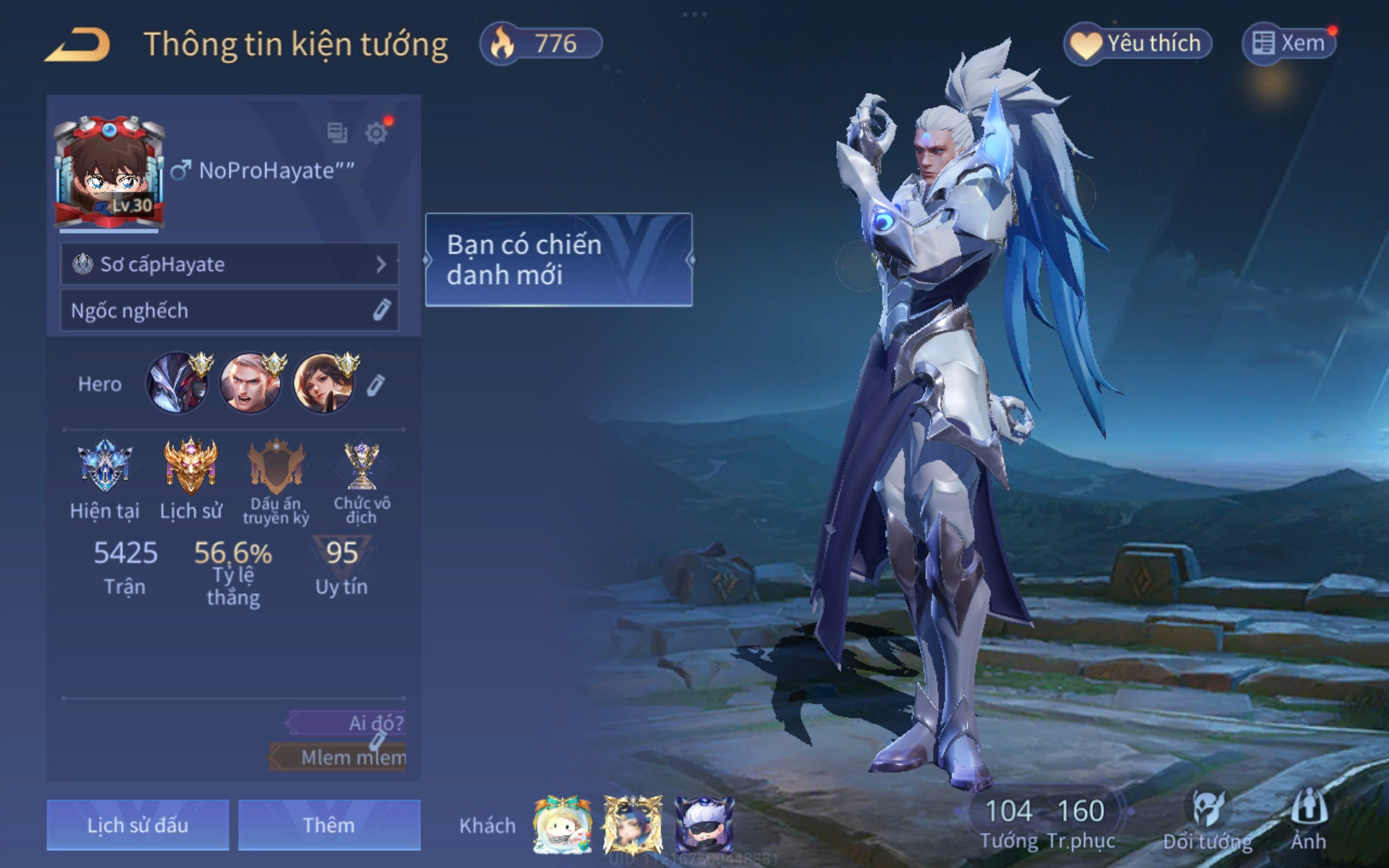Edit the featured Hero lineup
Screen dimensions: 1389x868
[375, 385]
